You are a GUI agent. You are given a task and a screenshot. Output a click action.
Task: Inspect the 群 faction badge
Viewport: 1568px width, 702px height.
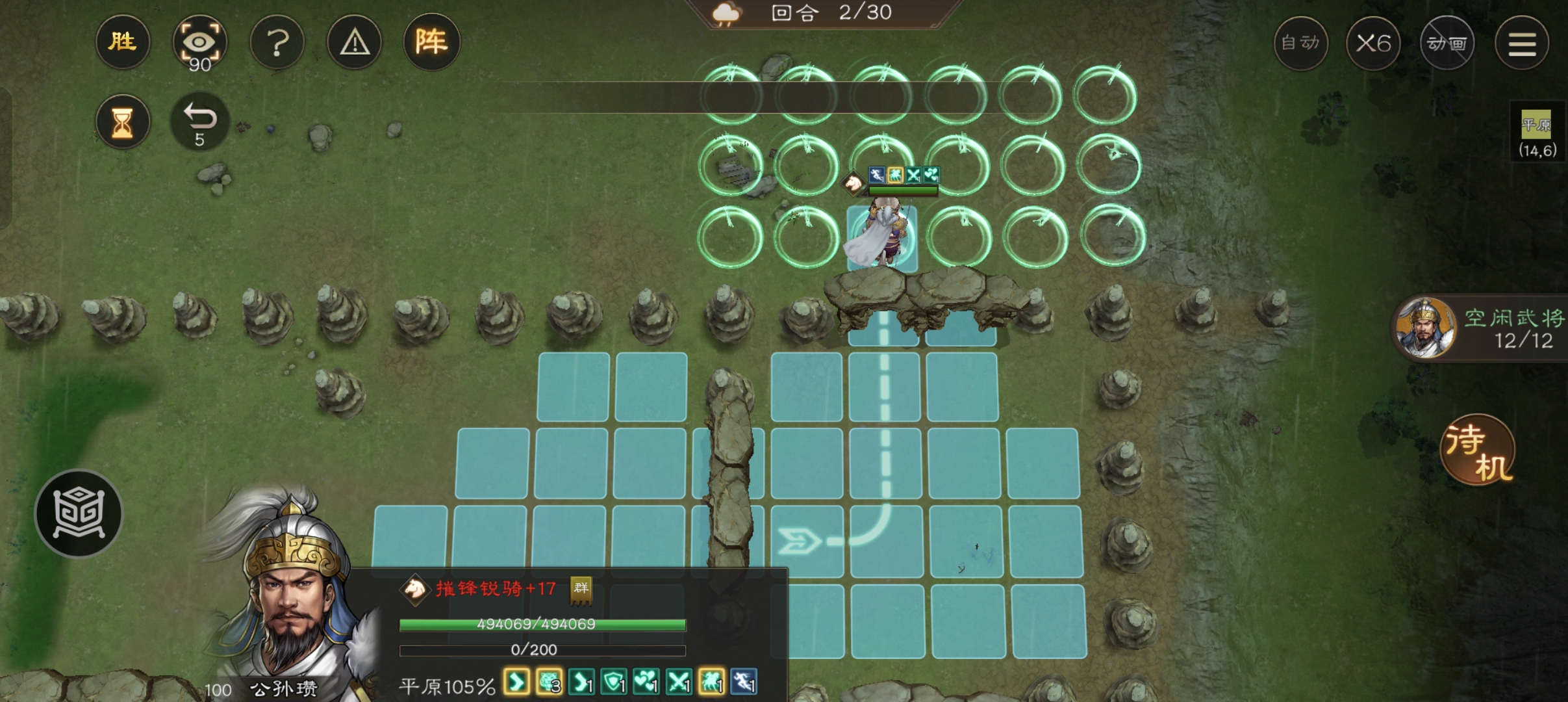point(581,589)
